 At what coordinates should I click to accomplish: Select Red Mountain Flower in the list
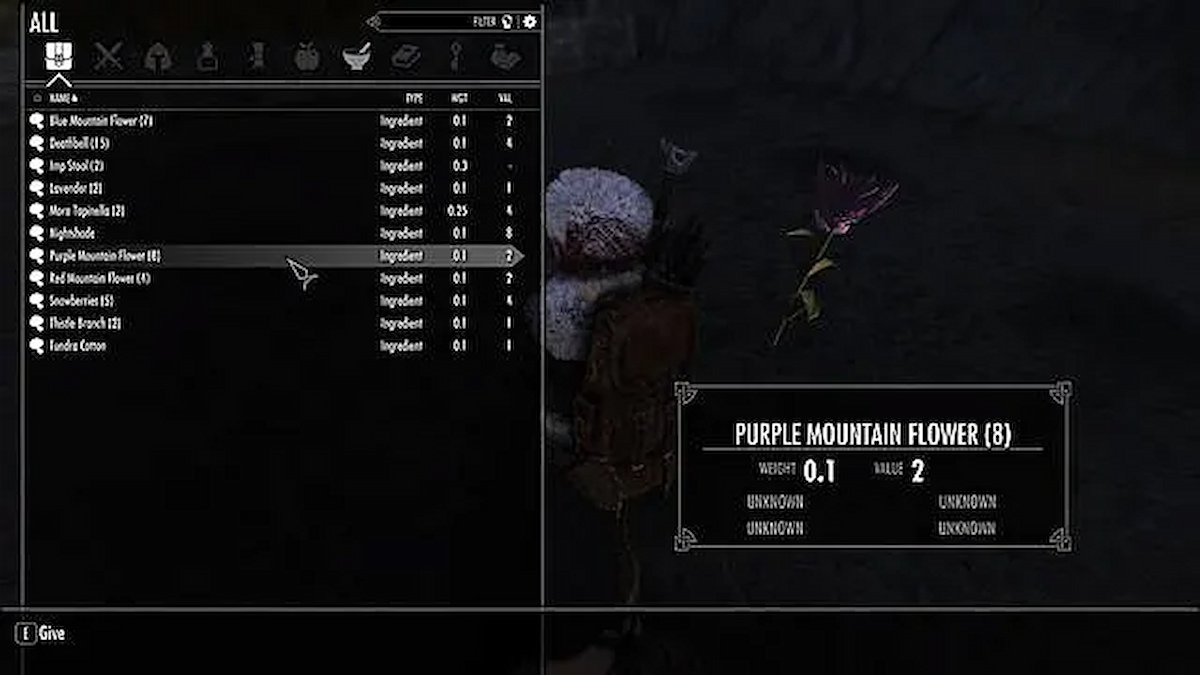(99, 278)
